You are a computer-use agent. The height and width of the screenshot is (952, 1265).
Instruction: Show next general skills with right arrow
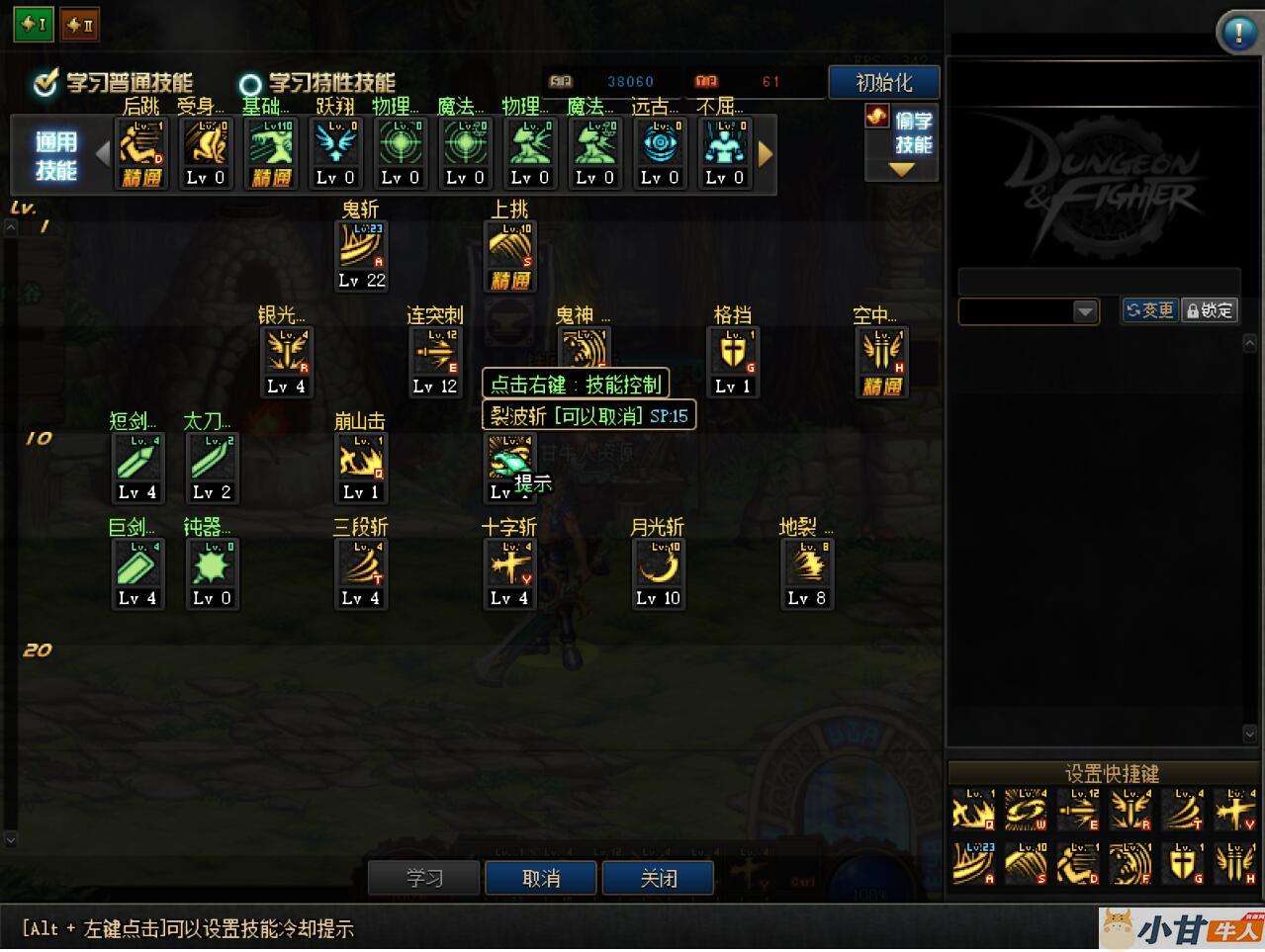pos(765,153)
